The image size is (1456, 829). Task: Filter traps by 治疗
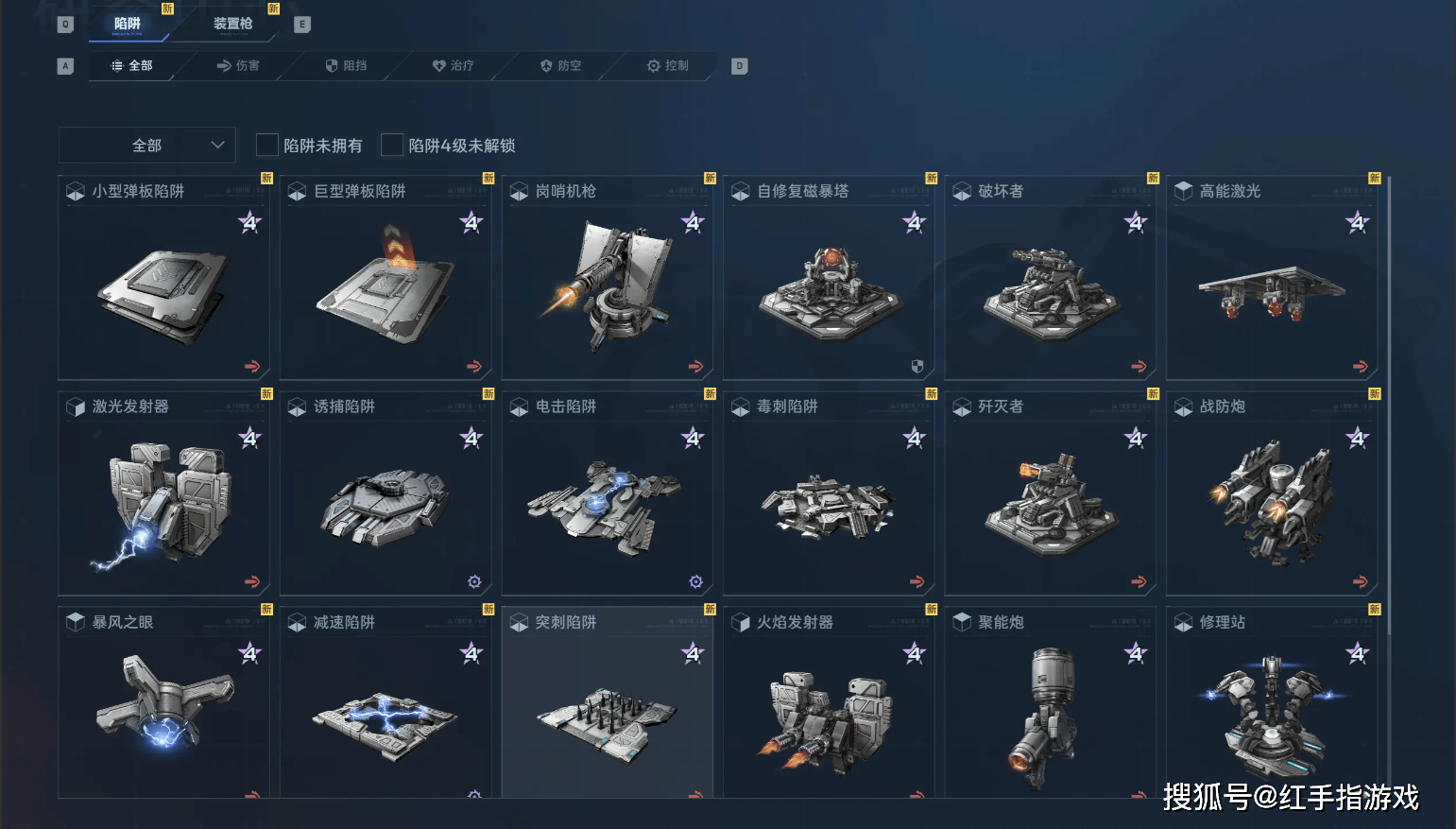pyautogui.click(x=454, y=65)
